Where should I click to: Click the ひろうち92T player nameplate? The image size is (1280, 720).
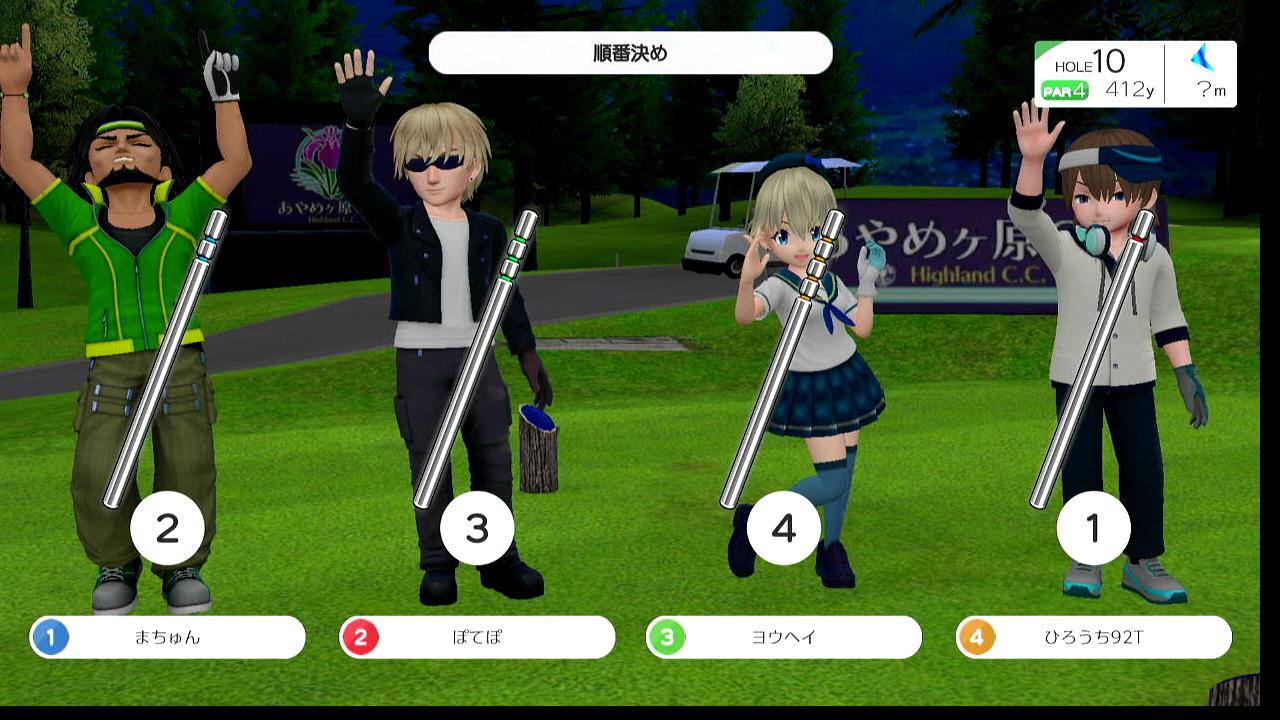(1094, 637)
